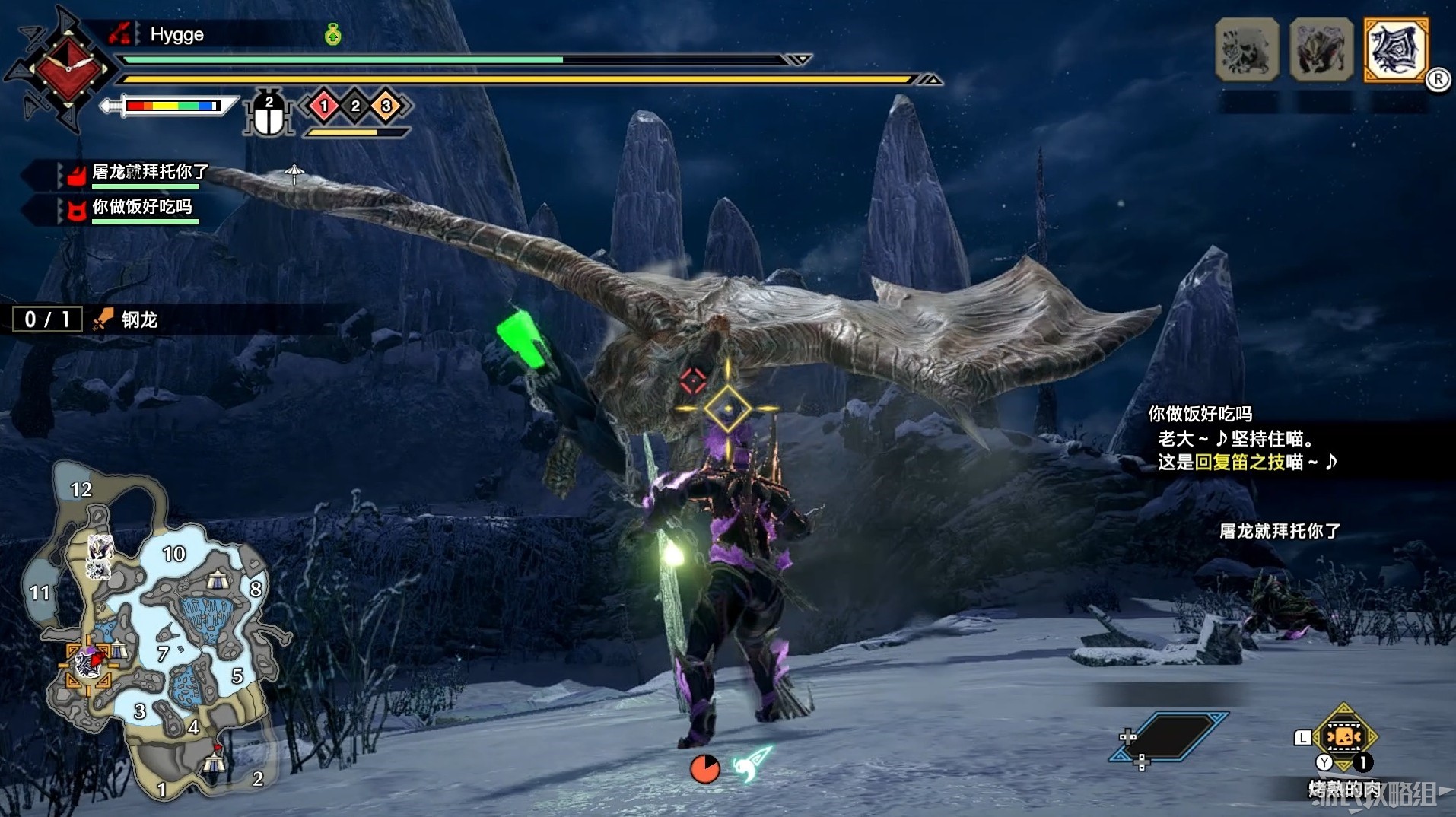Click the player name Hygge
Image resolution: width=1456 pixels, height=817 pixels.
click(176, 34)
